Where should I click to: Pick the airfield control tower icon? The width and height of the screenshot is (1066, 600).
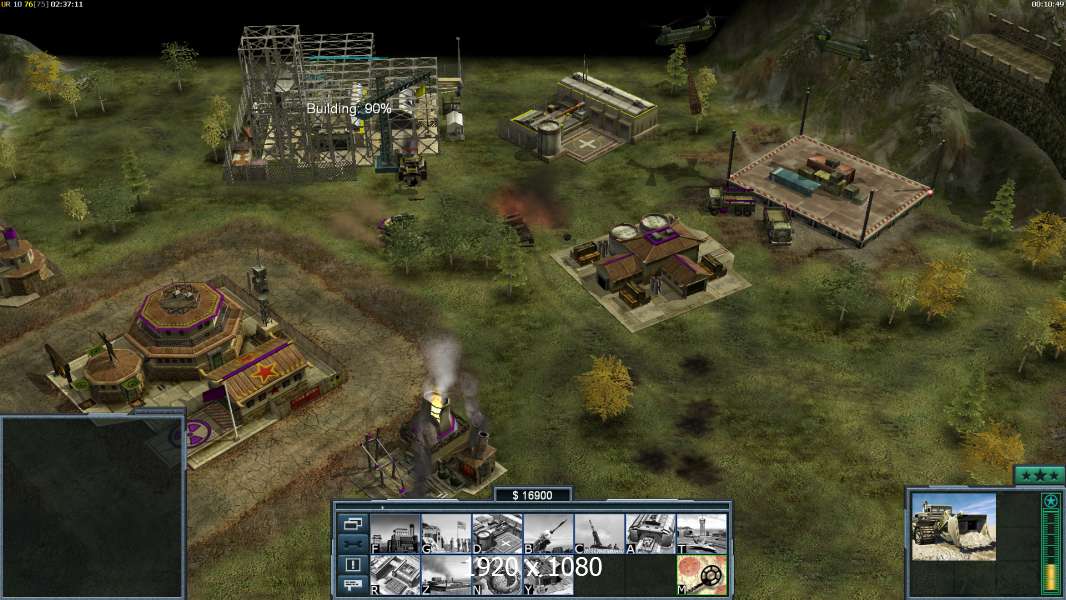(x=701, y=533)
